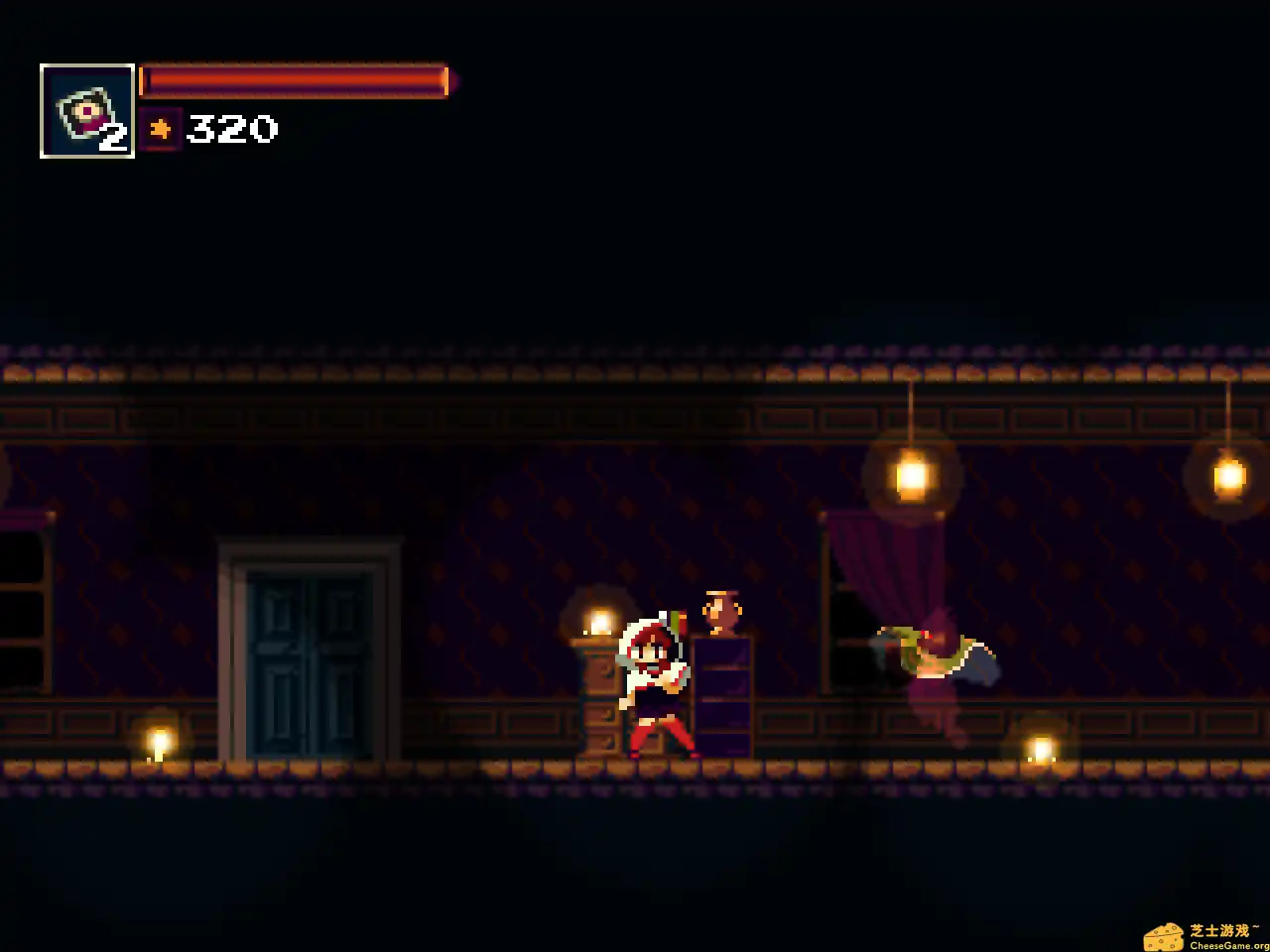Open the dark double door

click(x=309, y=654)
